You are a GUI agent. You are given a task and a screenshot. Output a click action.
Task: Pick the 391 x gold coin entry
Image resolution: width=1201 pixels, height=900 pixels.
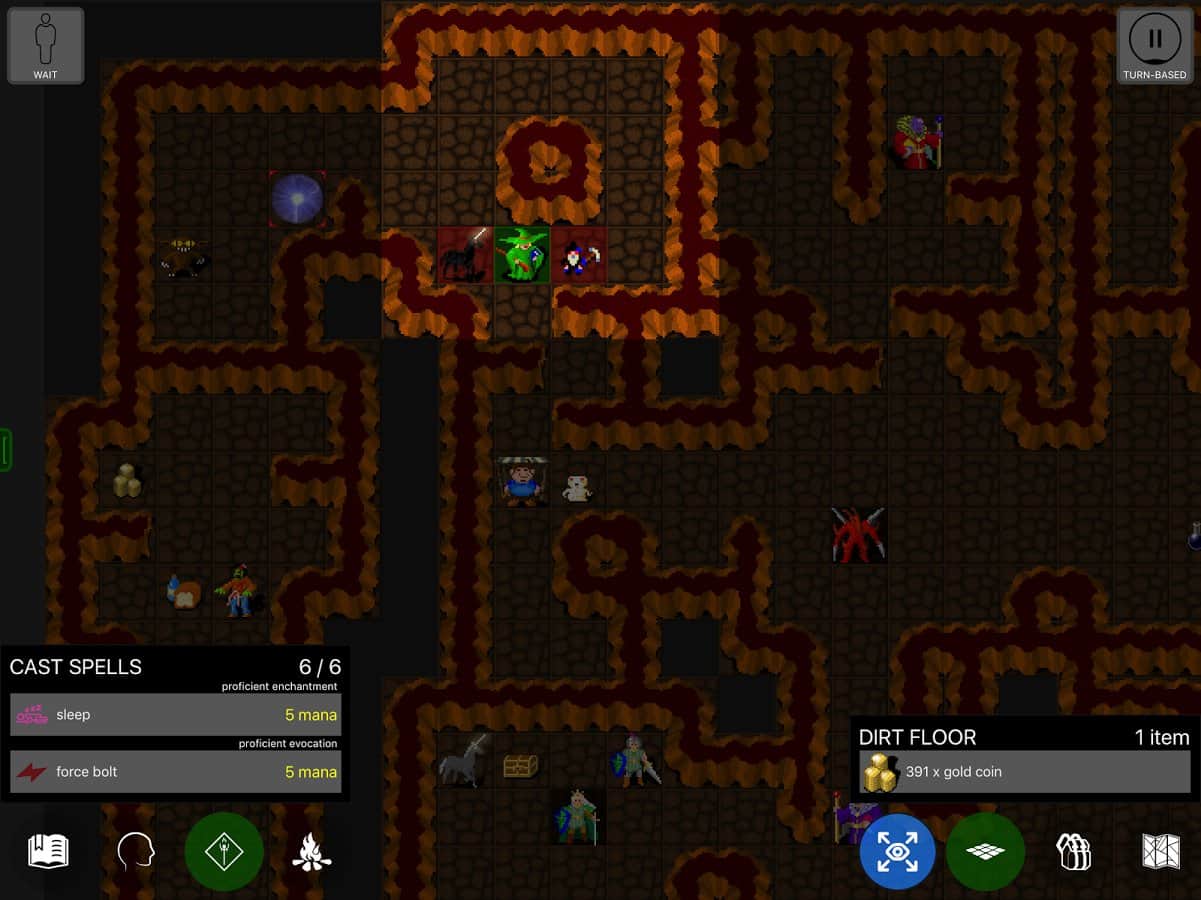click(1024, 772)
